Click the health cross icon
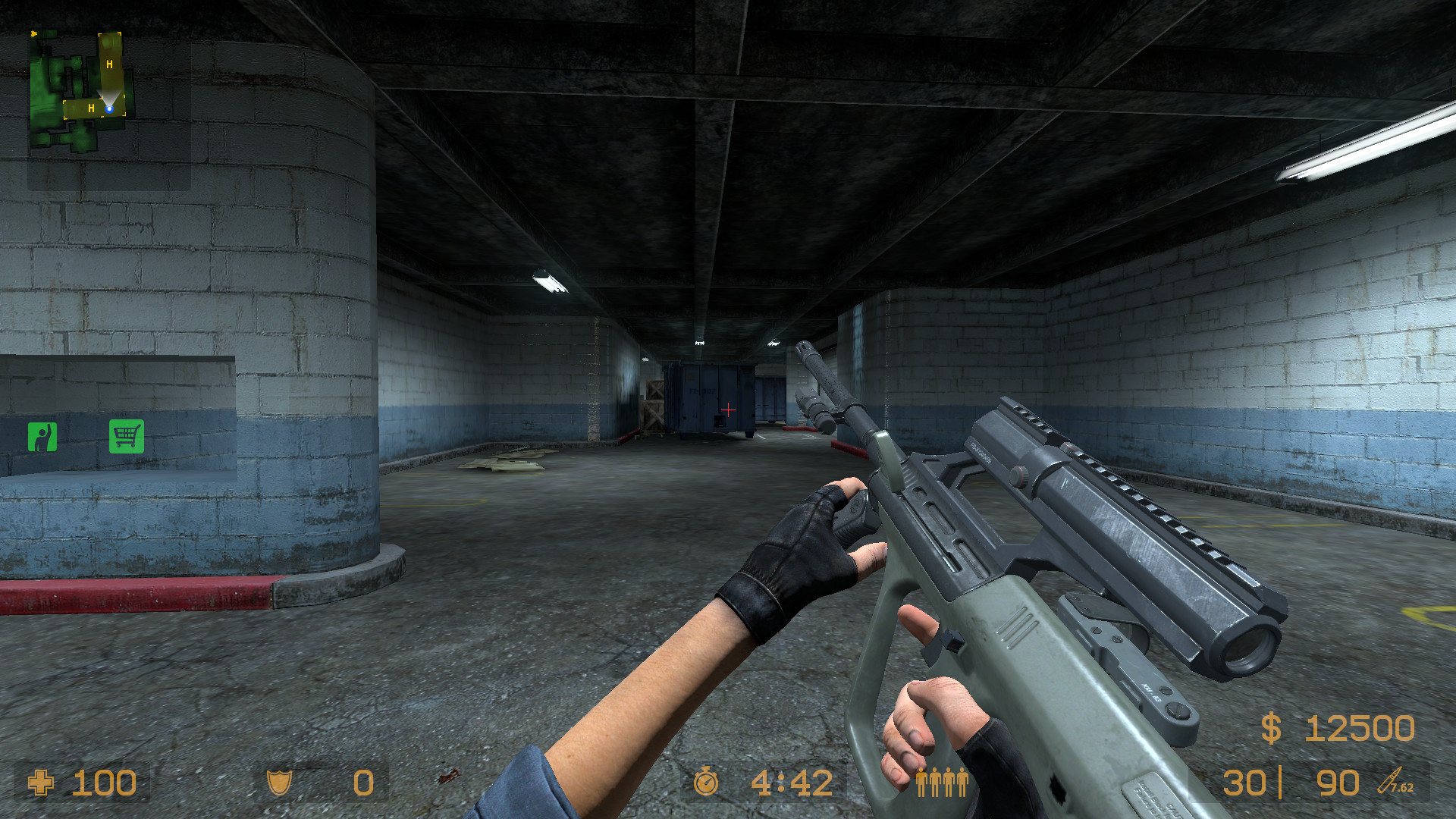1456x819 pixels. pyautogui.click(x=42, y=783)
